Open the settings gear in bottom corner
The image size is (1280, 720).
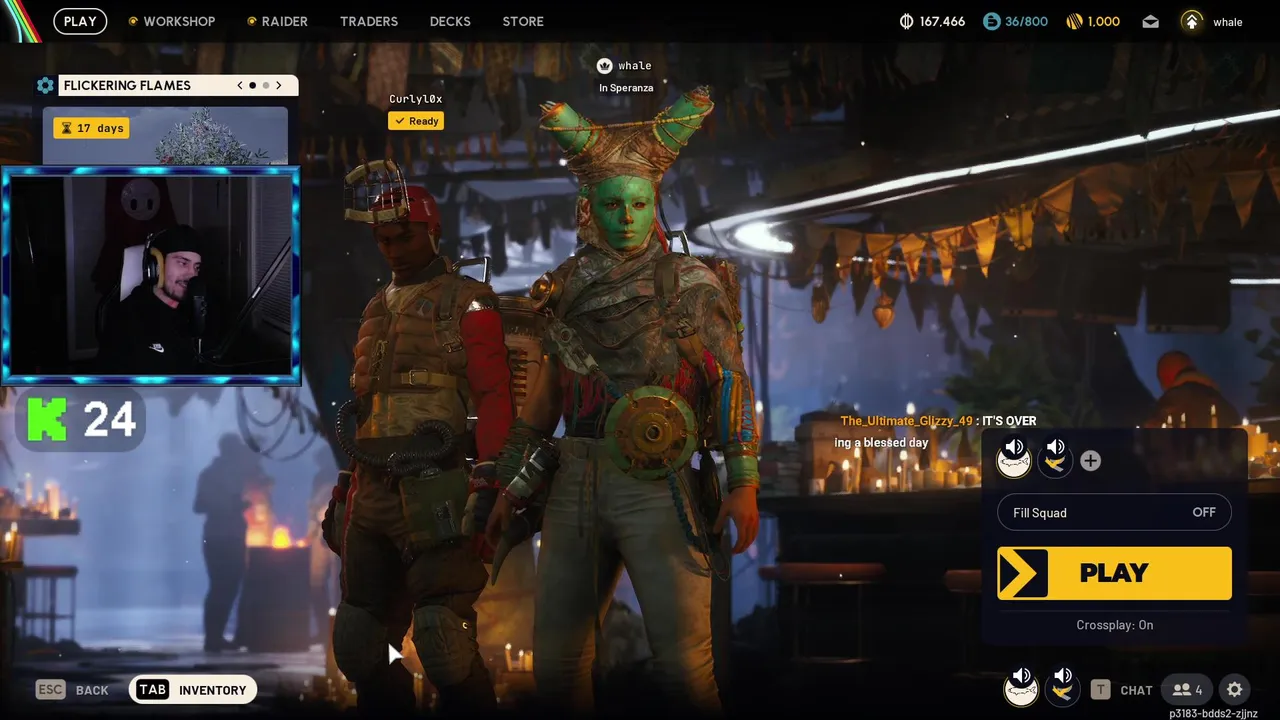[x=1235, y=690]
